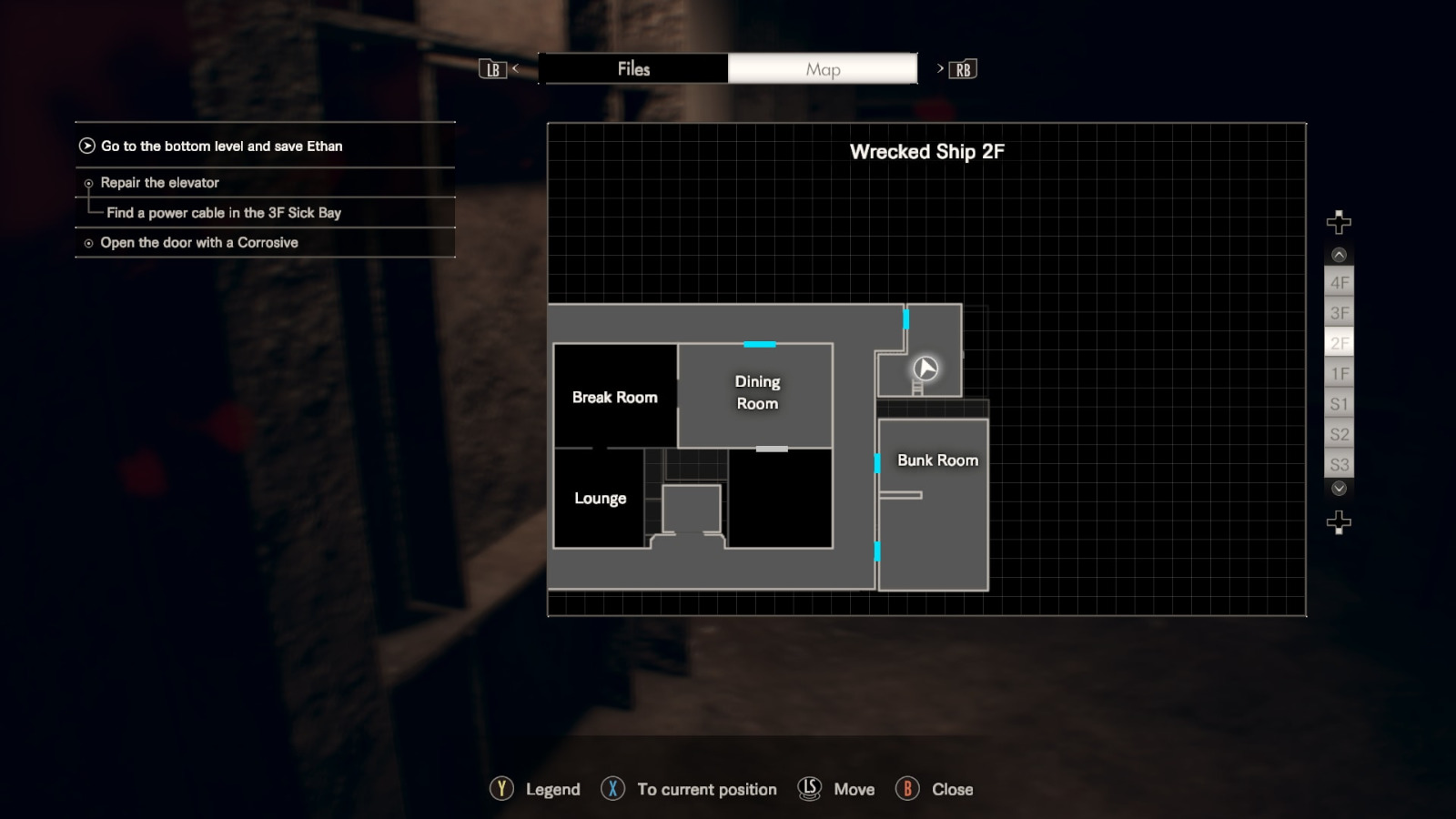Click the down chevron below the floor list
The height and width of the screenshot is (819, 1456).
tap(1338, 489)
